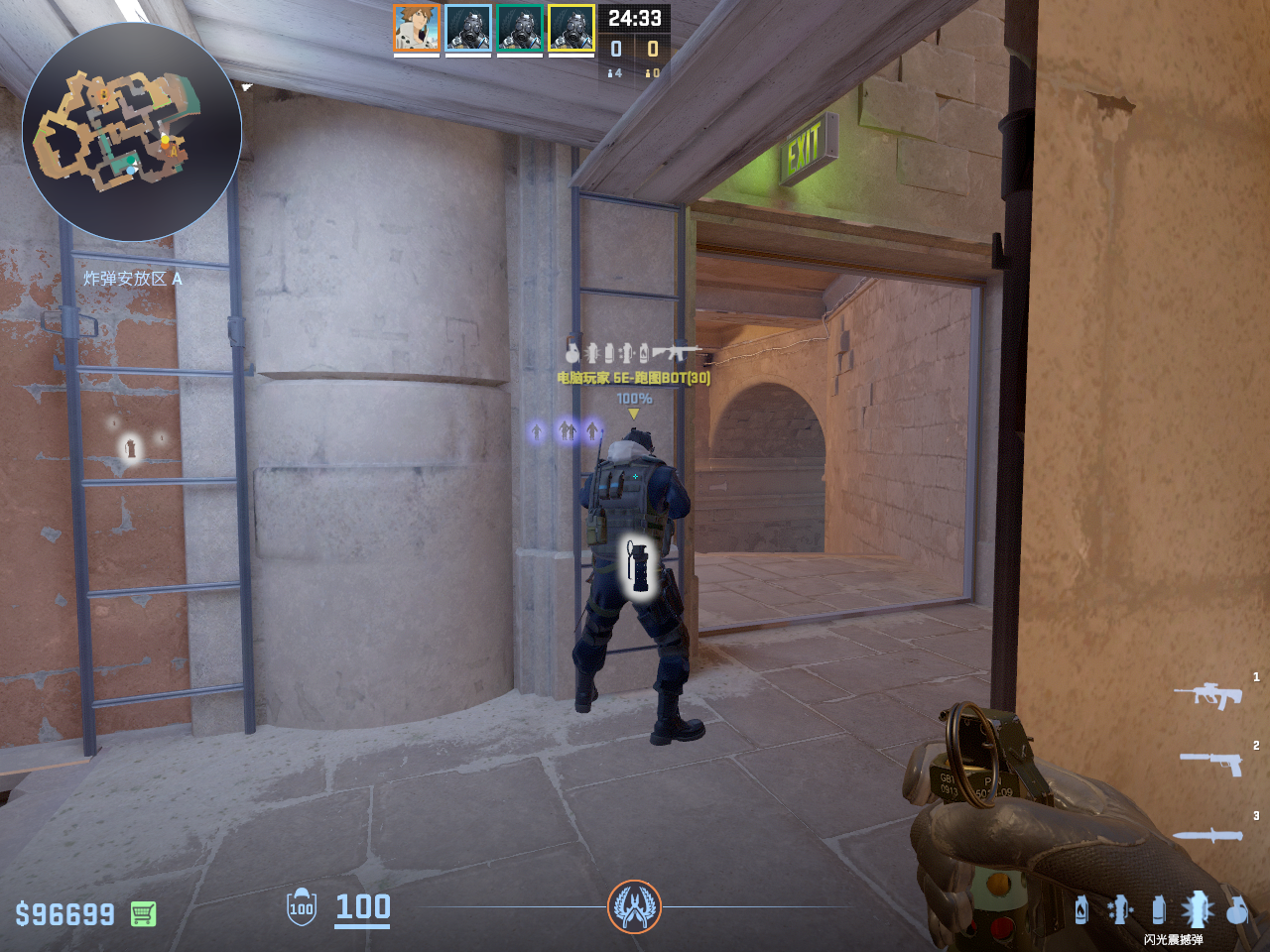
Task: Open the buy menu via green cart icon
Action: pyautogui.click(x=143, y=913)
